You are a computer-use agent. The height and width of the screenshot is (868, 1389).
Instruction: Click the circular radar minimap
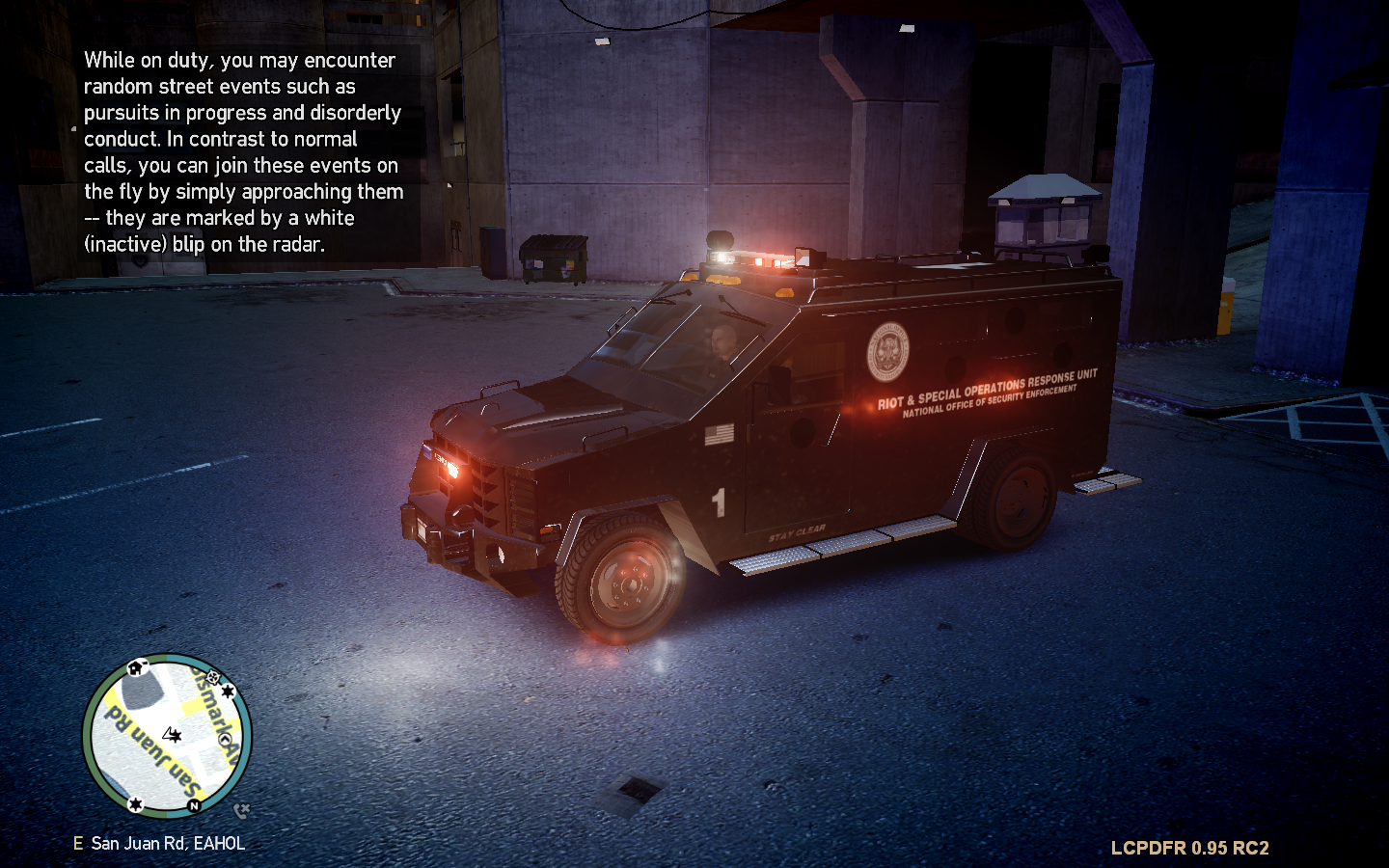pyautogui.click(x=167, y=736)
